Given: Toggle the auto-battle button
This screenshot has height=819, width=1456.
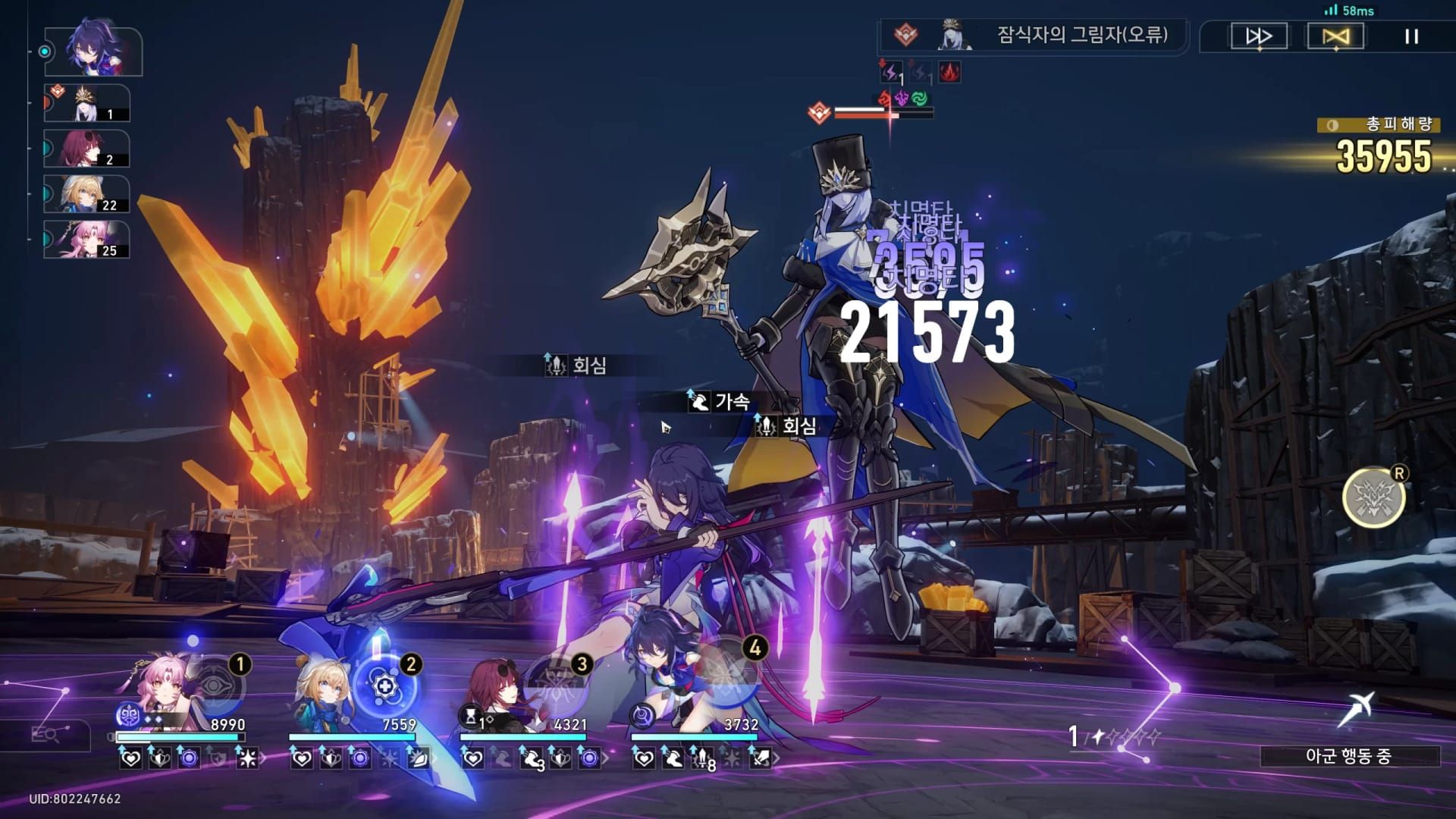Looking at the screenshot, I should click(x=1335, y=36).
